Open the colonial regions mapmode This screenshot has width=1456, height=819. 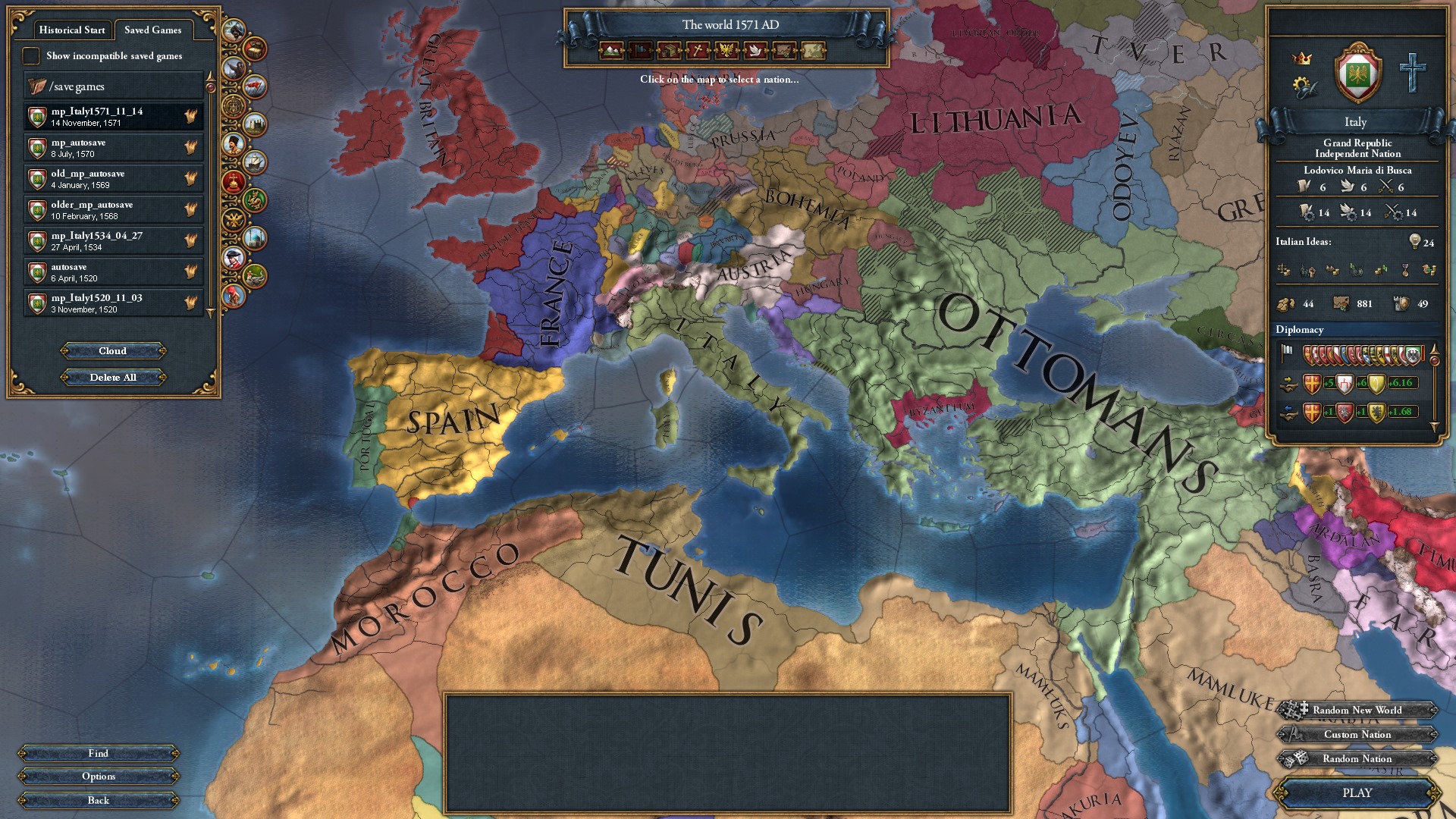pyautogui.click(x=783, y=51)
